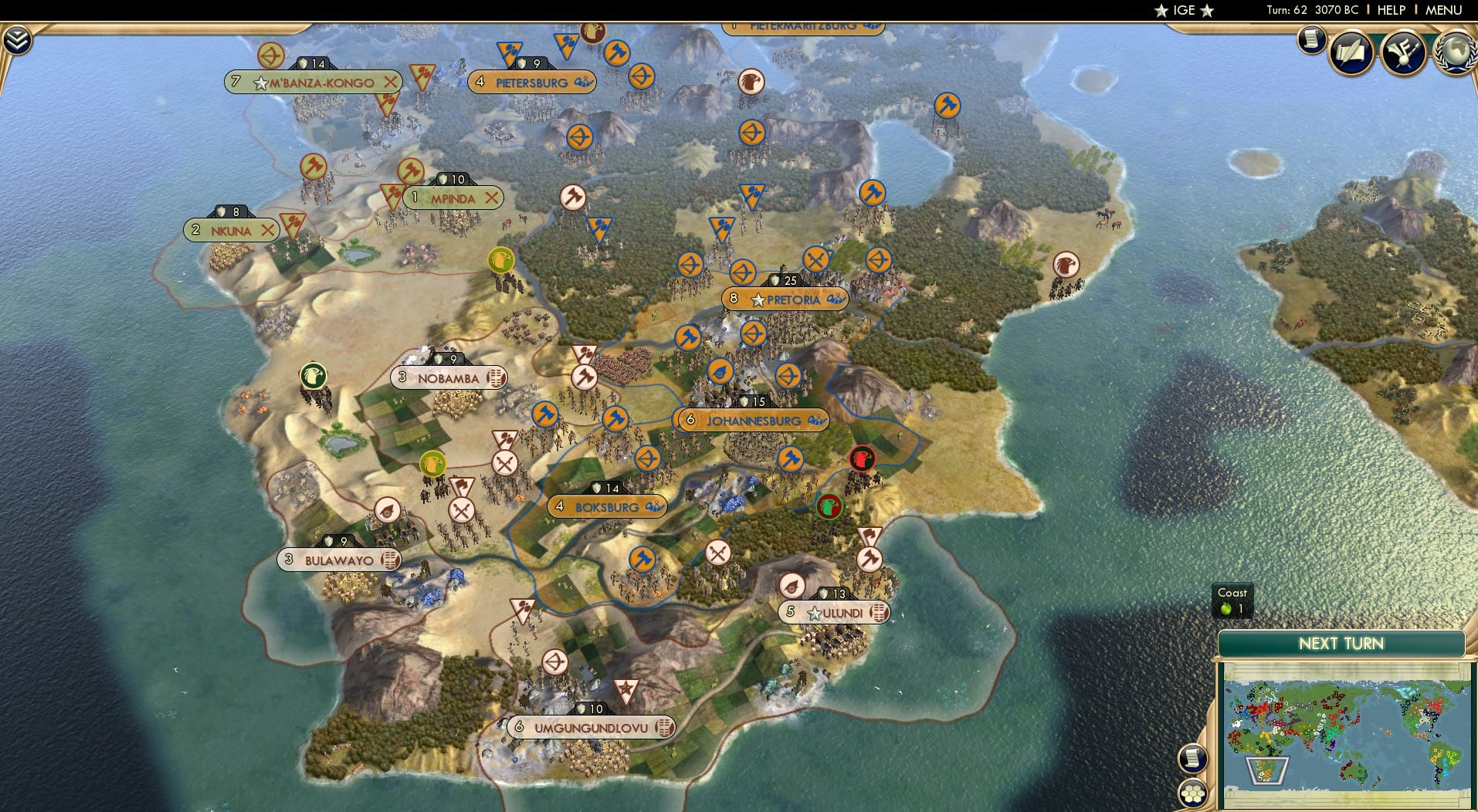Open the HELP menu item
This screenshot has width=1478, height=812.
(x=1391, y=10)
